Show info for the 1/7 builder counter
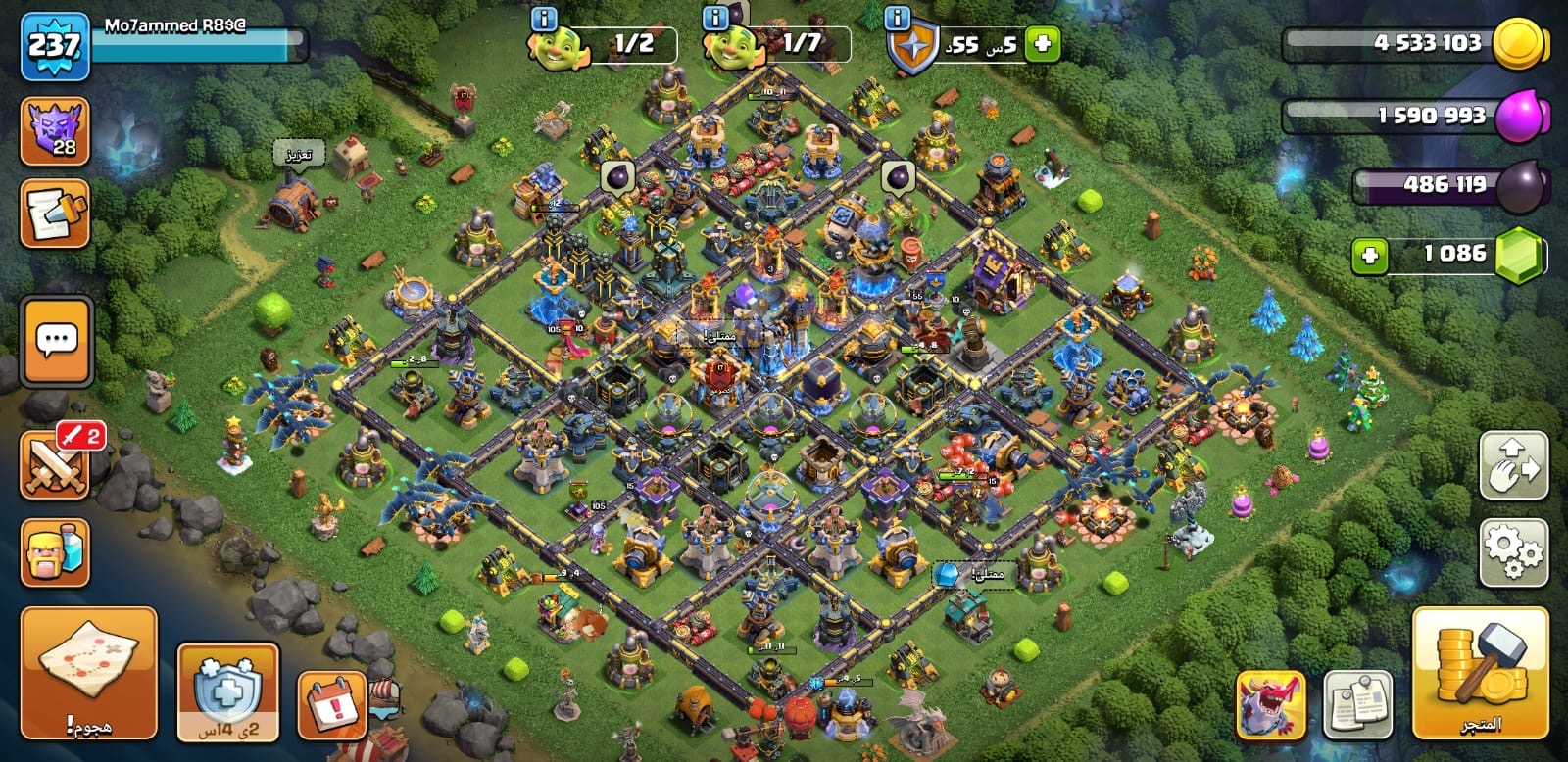Image resolution: width=1568 pixels, height=762 pixels. point(716,19)
